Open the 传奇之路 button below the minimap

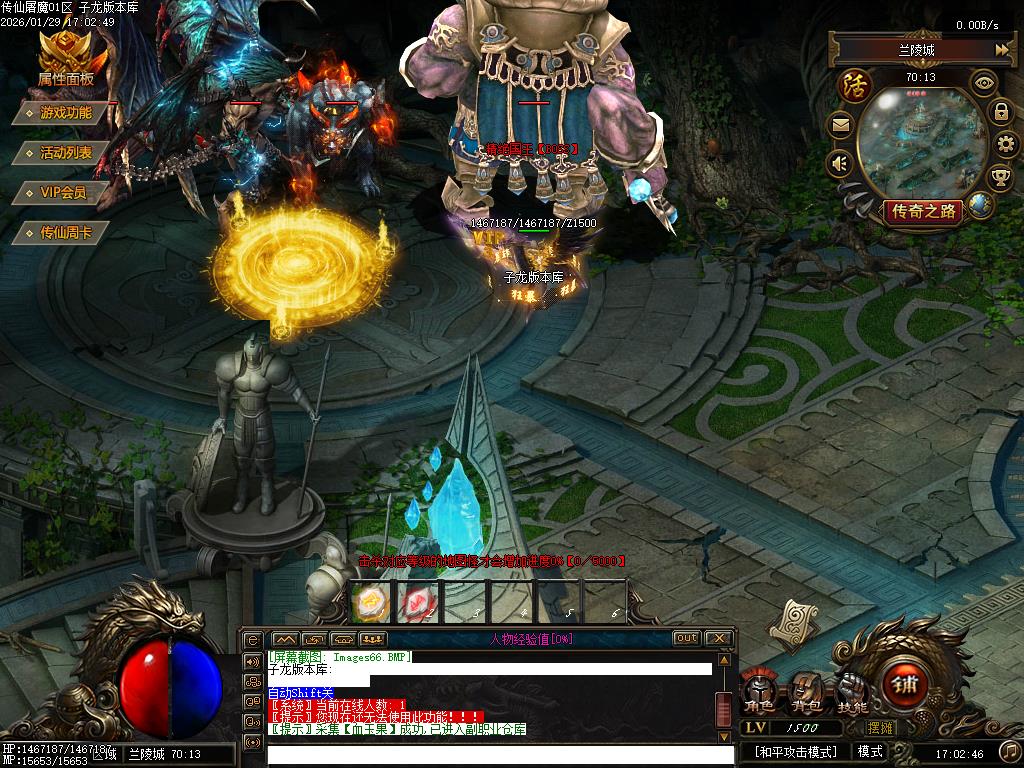923,211
